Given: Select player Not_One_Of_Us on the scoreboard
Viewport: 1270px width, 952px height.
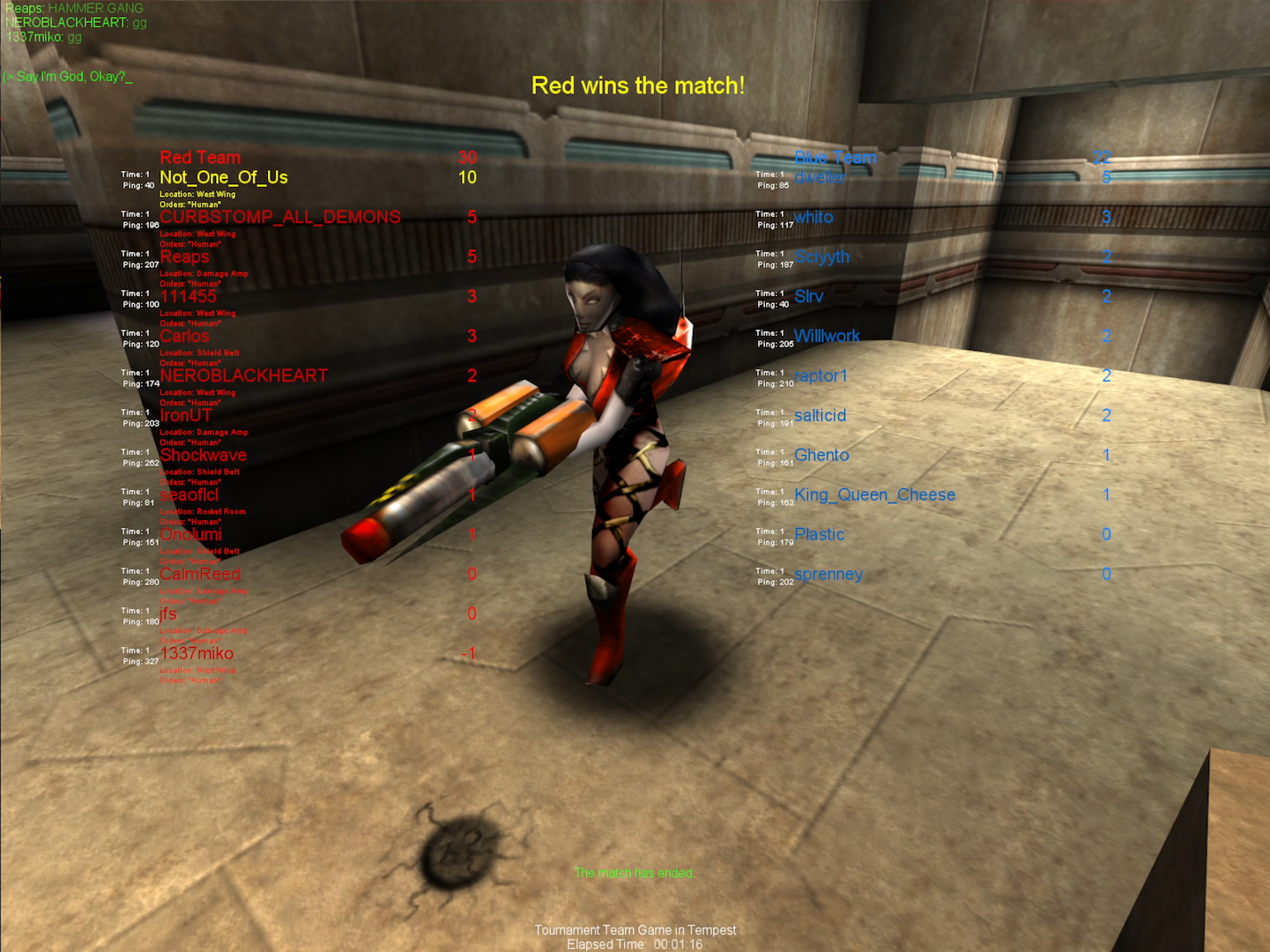Looking at the screenshot, I should 223,177.
